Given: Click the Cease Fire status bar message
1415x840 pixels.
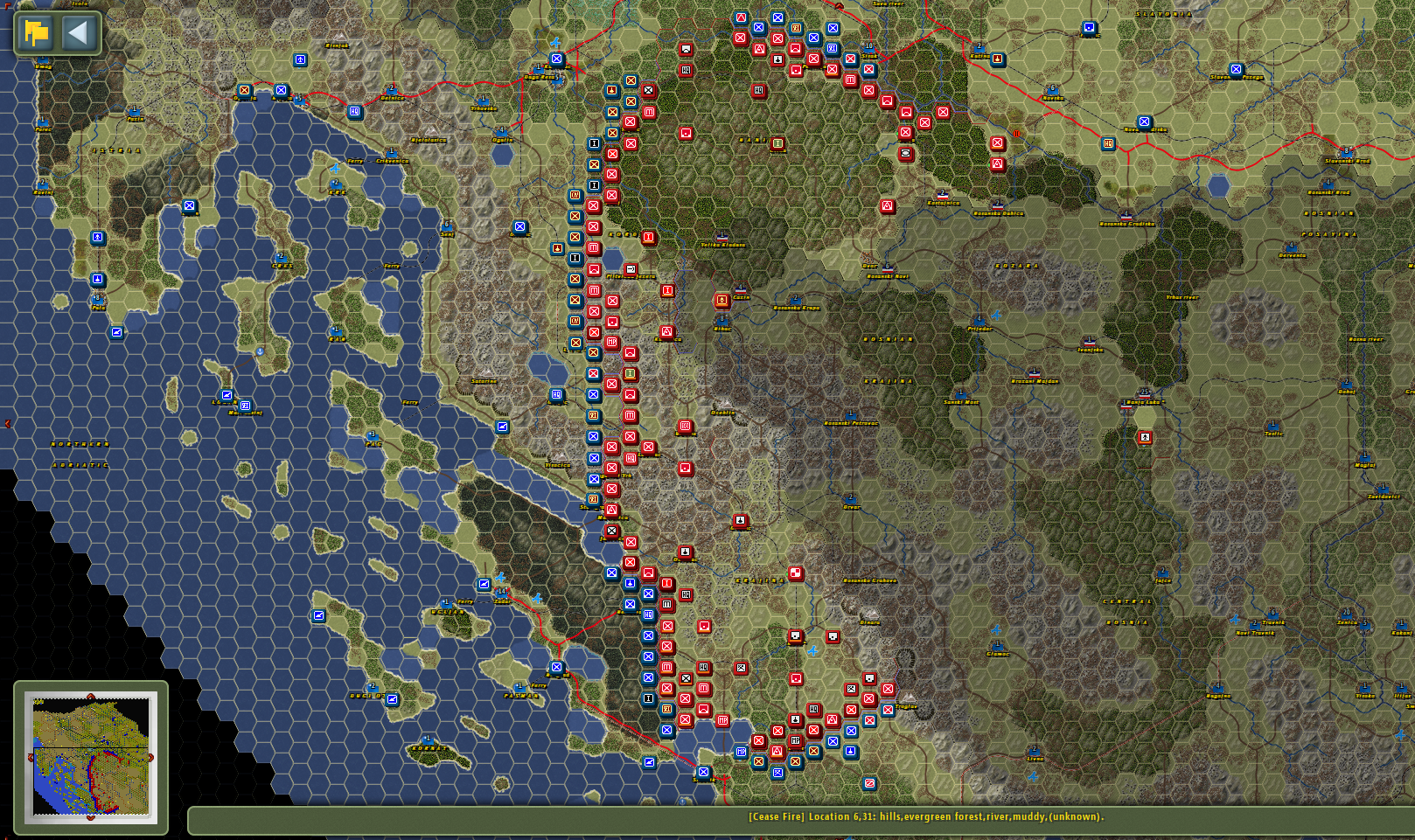Looking at the screenshot, I should coord(924,816).
